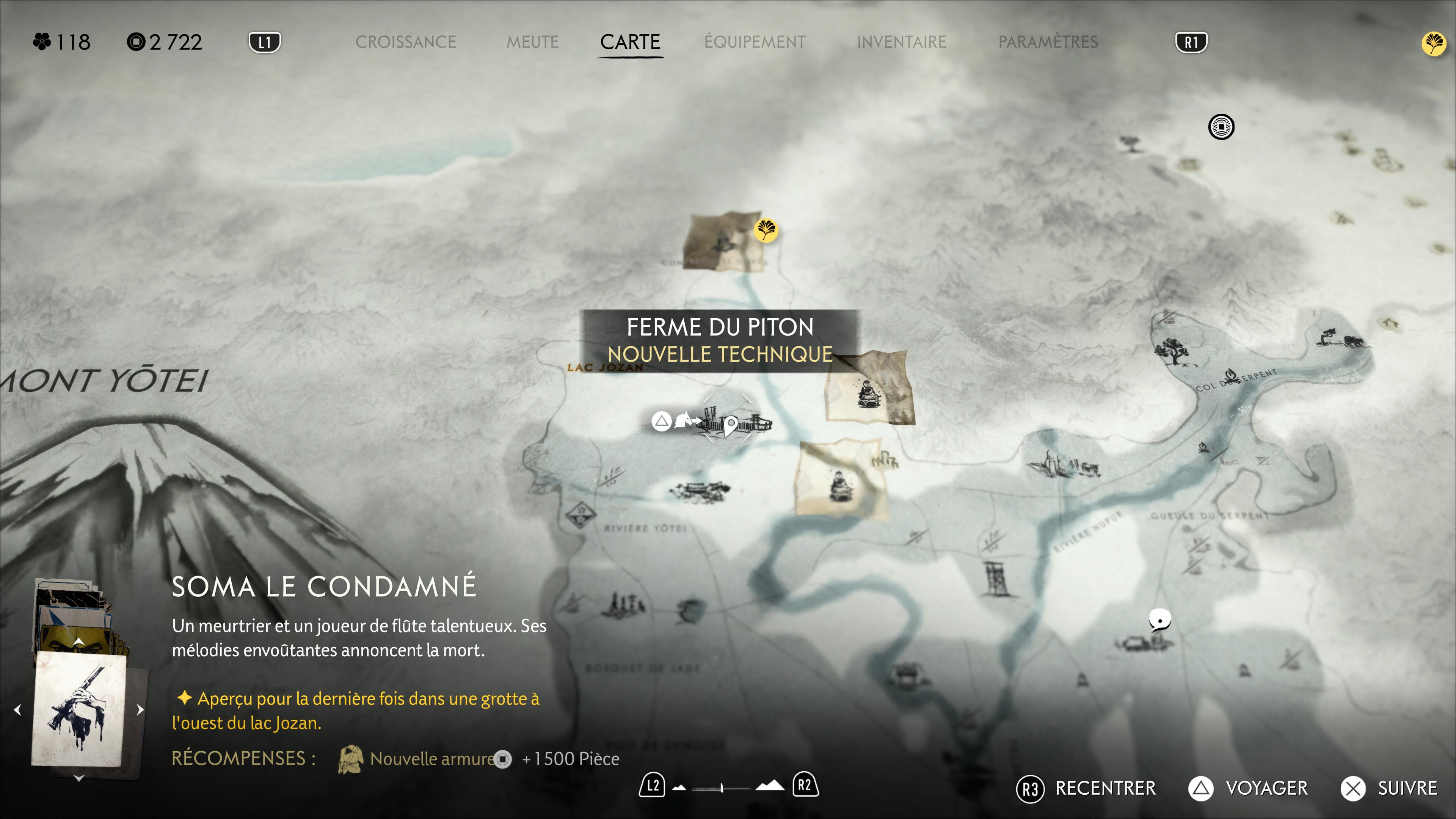Click the coin marker on the map
This screenshot has width=1456, height=819.
pyautogui.click(x=1221, y=127)
